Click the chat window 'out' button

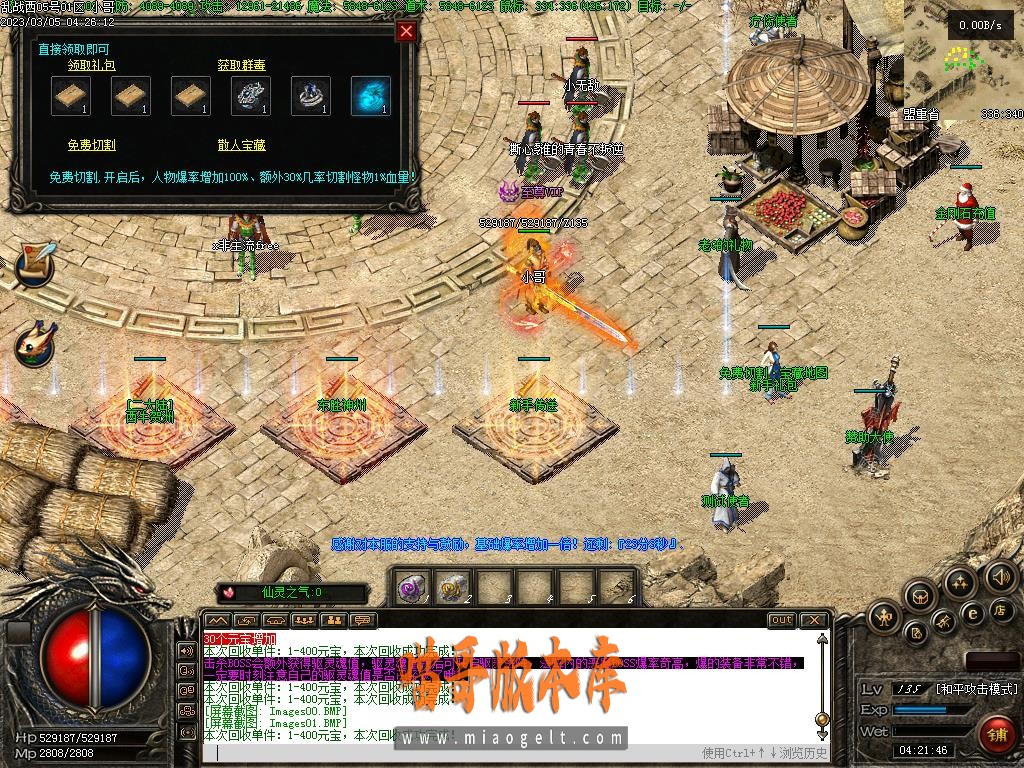point(781,620)
